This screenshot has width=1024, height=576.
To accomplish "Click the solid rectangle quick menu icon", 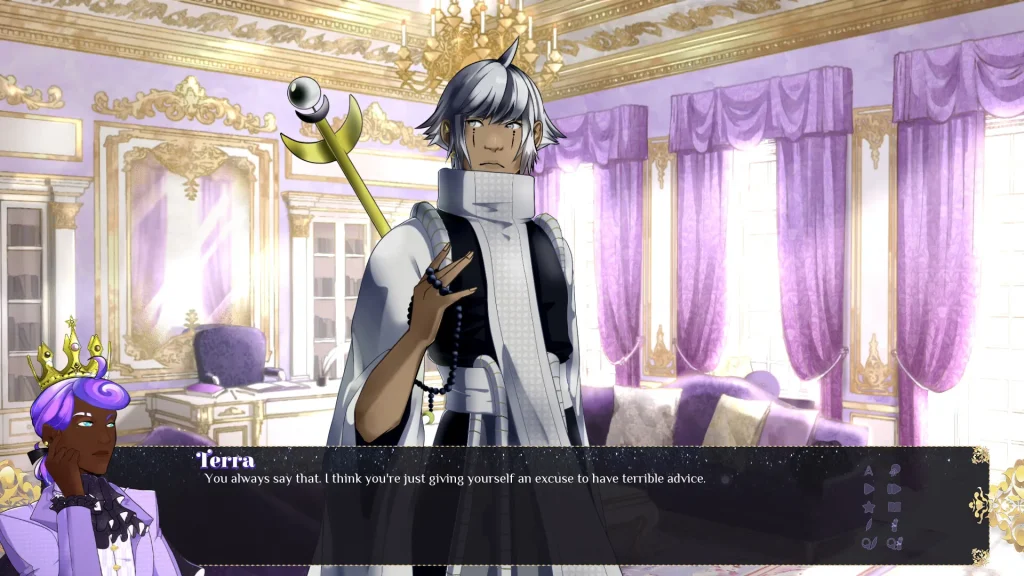I will [894, 507].
